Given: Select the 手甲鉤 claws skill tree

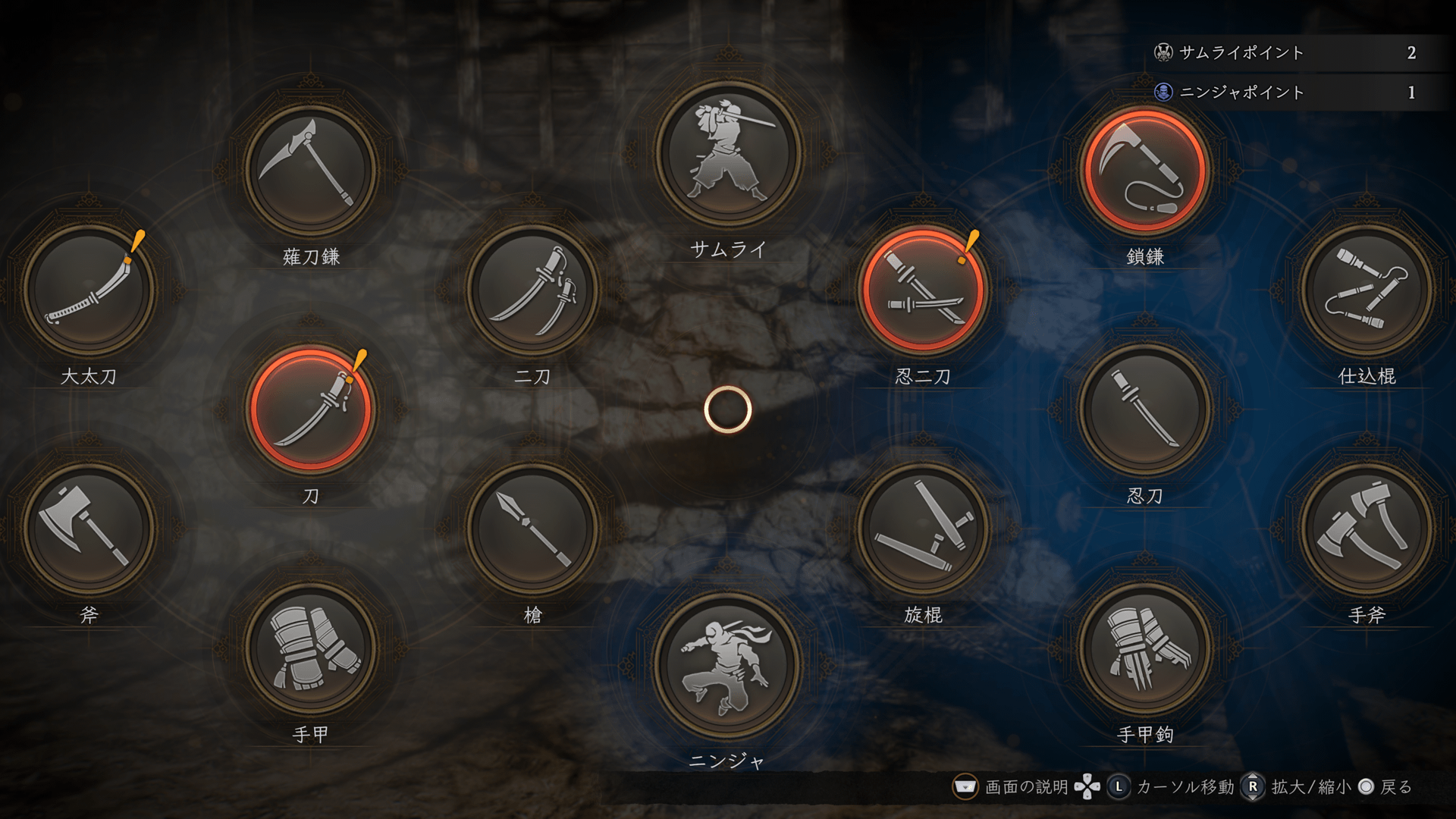Looking at the screenshot, I should [1145, 648].
